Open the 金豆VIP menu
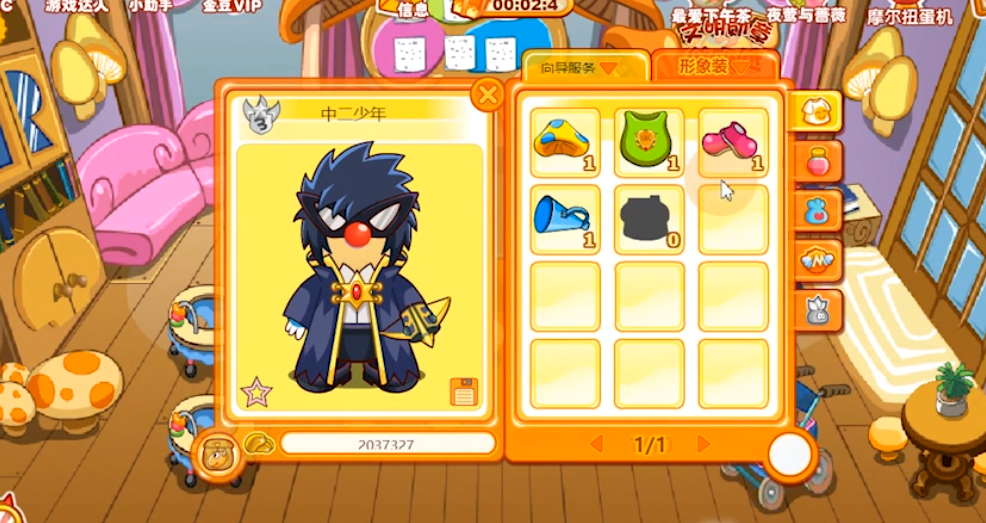This screenshot has height=523, width=986. coord(231,5)
